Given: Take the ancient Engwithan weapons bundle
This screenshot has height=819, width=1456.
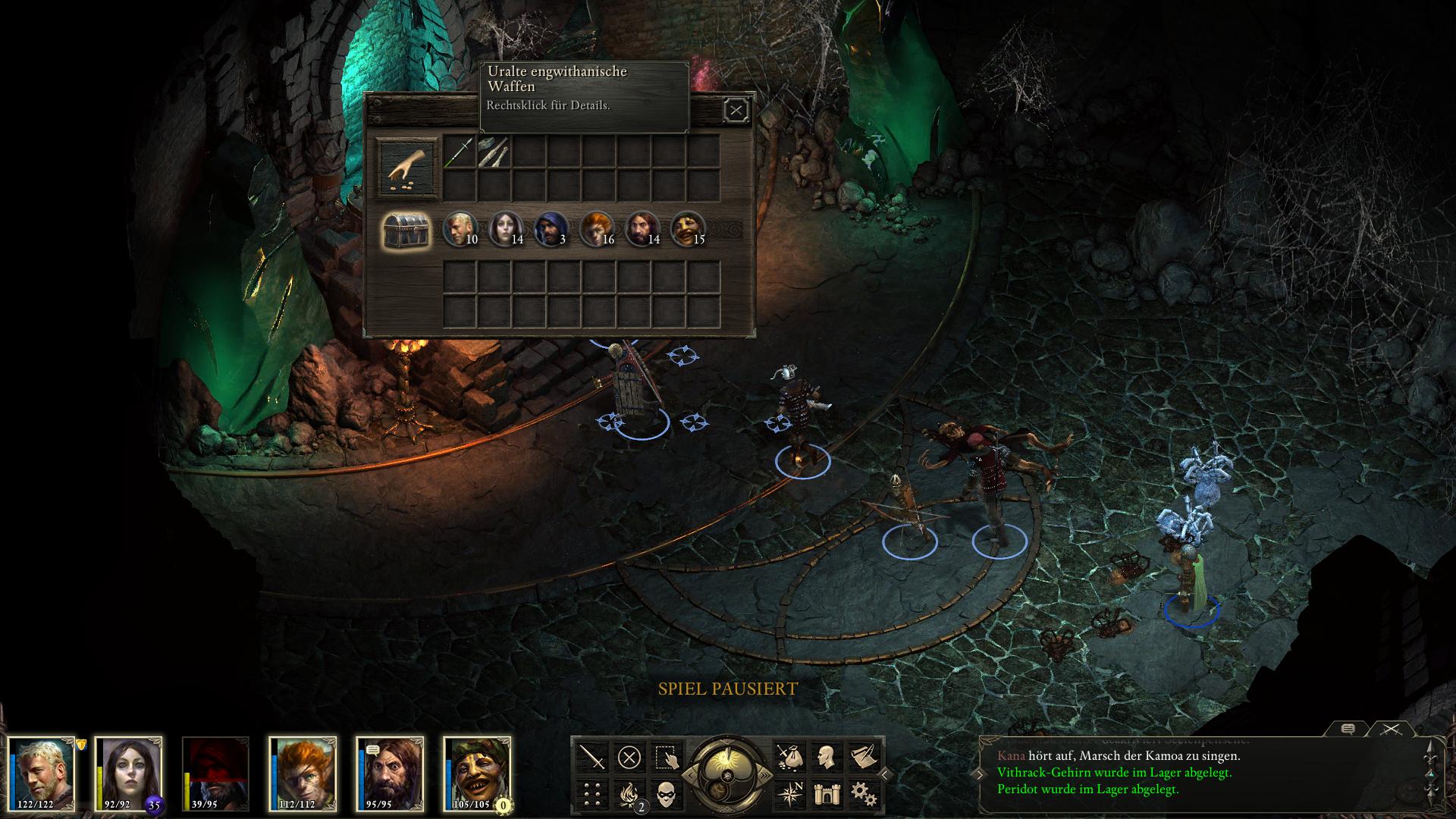Looking at the screenshot, I should pos(494,152).
